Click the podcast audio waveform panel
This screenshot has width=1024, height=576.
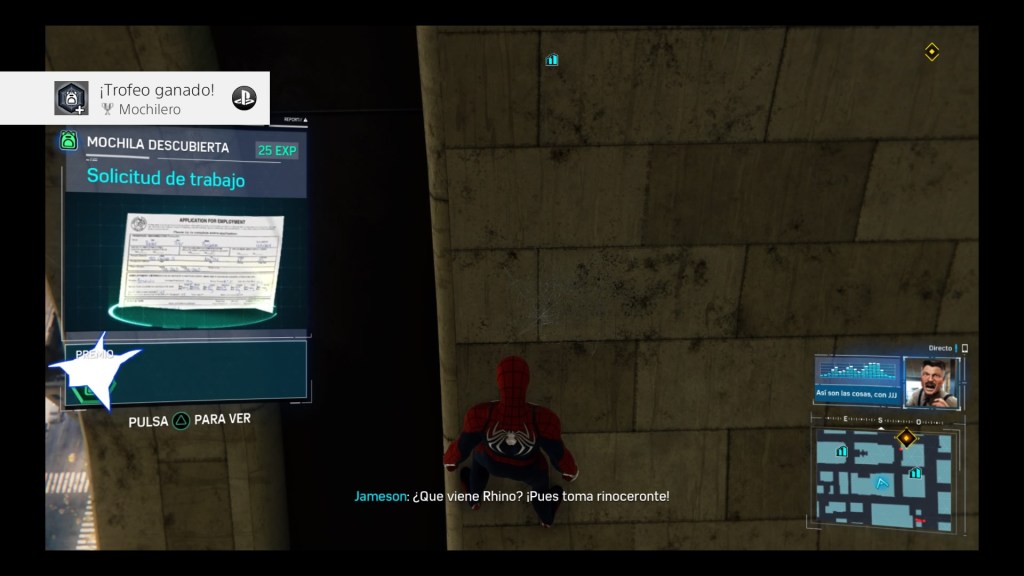[858, 376]
